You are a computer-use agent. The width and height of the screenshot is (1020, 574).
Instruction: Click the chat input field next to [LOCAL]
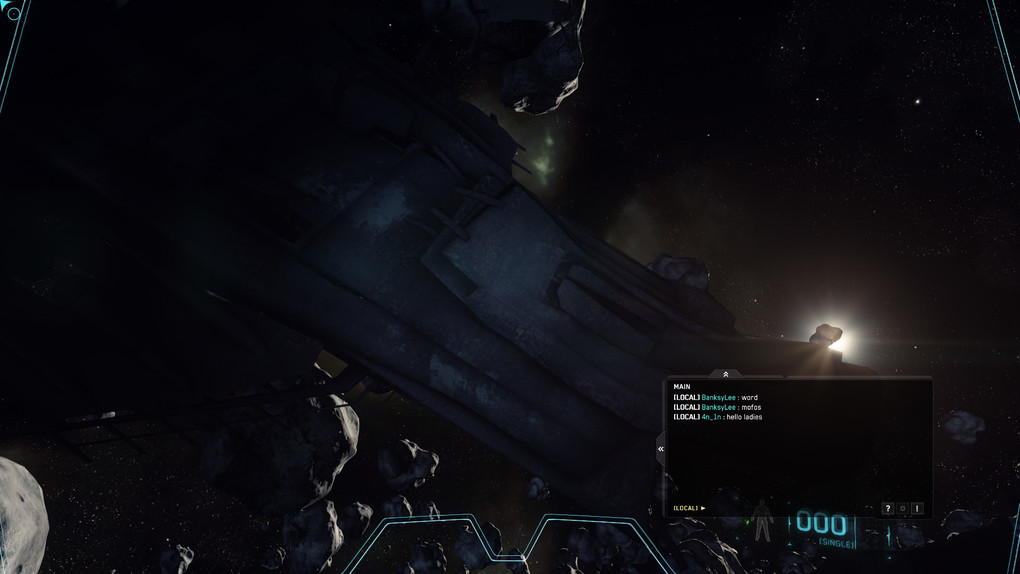780,508
